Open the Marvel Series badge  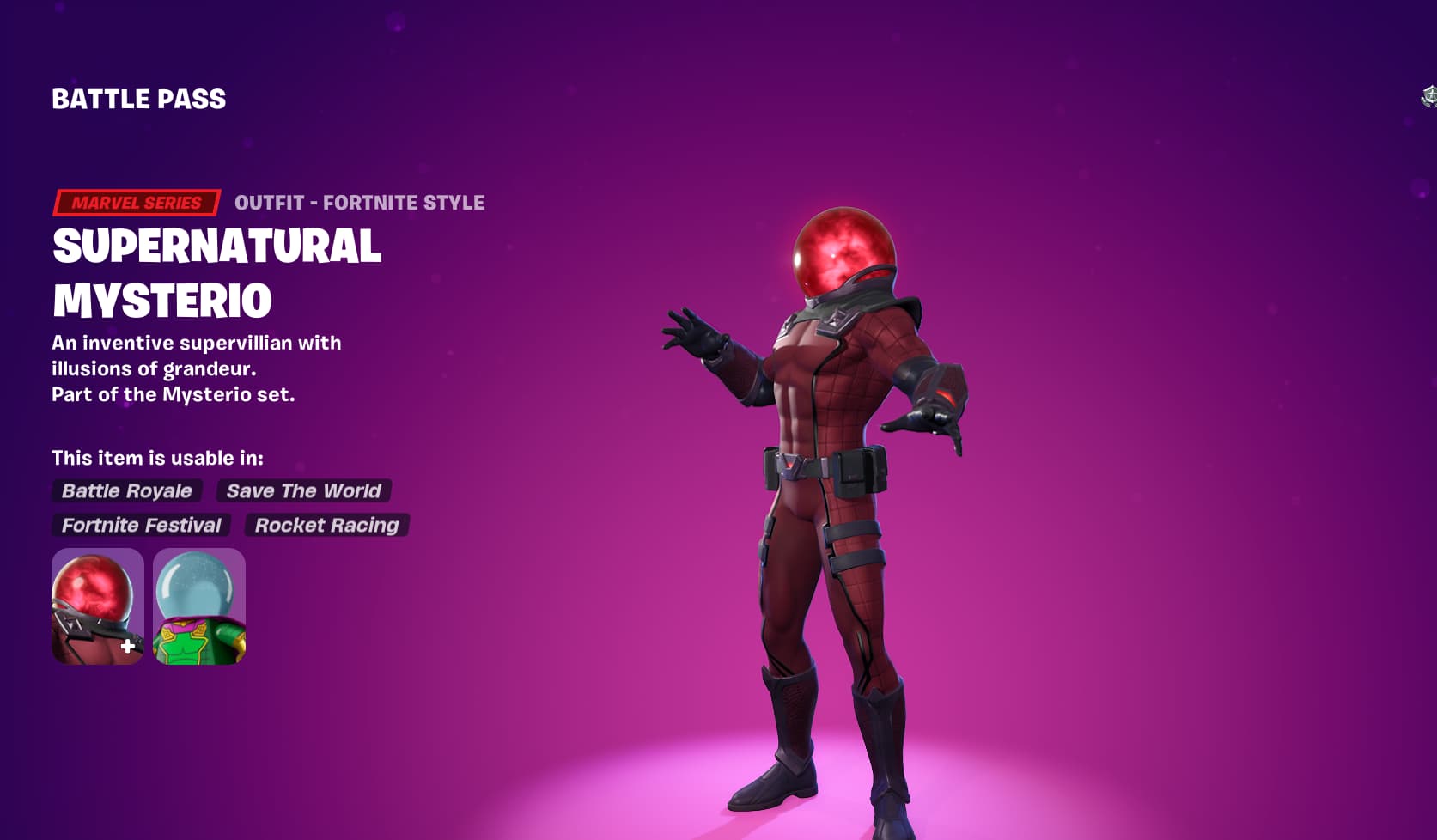[x=134, y=202]
